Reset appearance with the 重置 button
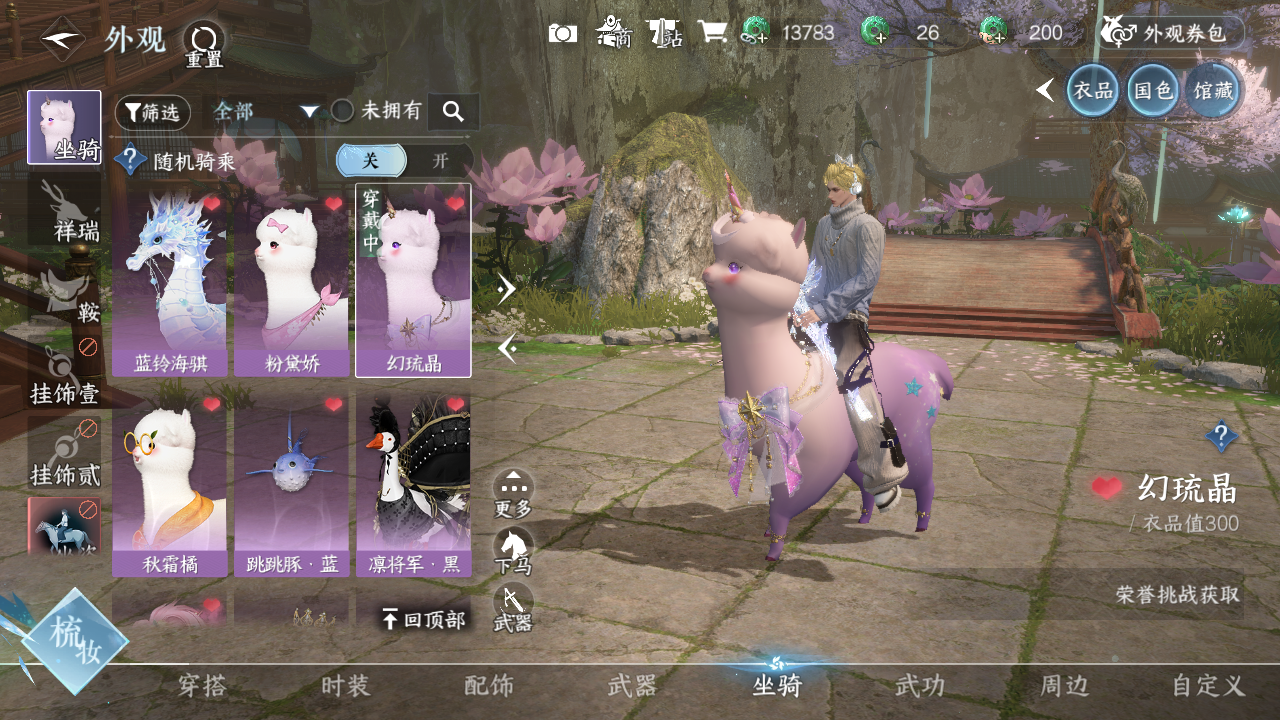Screen dimensions: 1280x720 pyautogui.click(x=204, y=44)
